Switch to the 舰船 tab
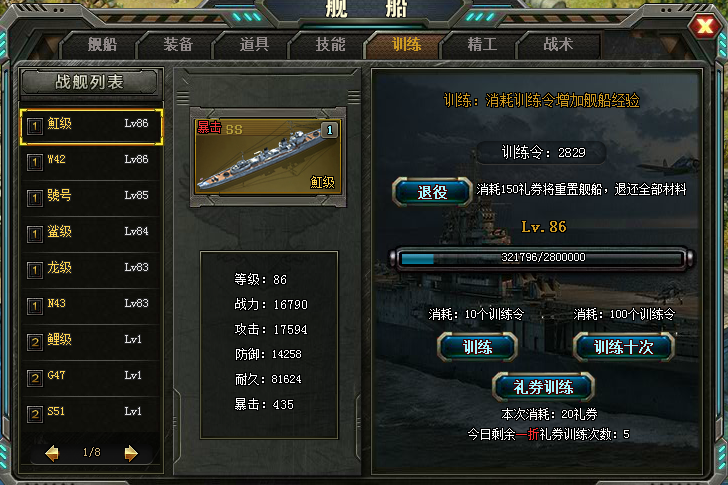728x485 pixels. [x=102, y=45]
